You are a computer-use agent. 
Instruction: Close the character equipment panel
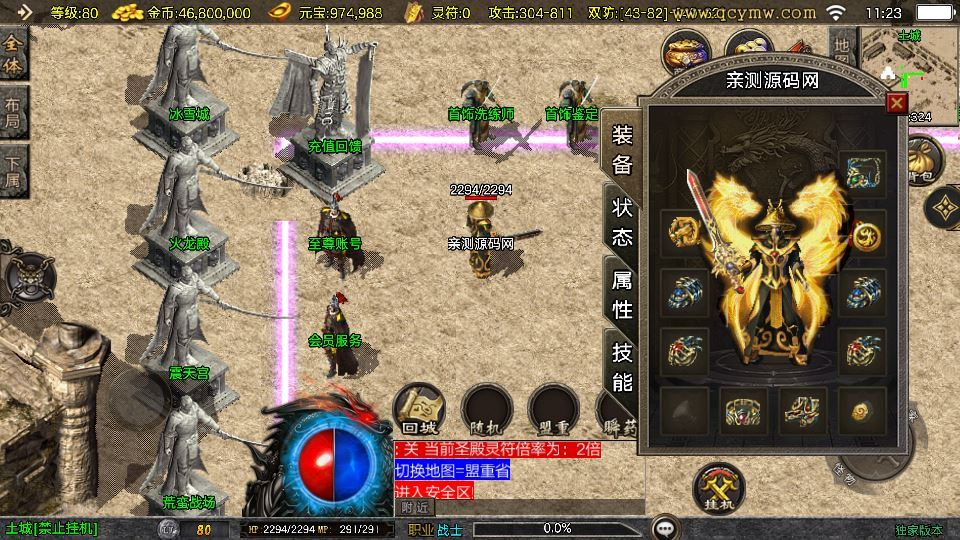pyautogui.click(x=897, y=102)
